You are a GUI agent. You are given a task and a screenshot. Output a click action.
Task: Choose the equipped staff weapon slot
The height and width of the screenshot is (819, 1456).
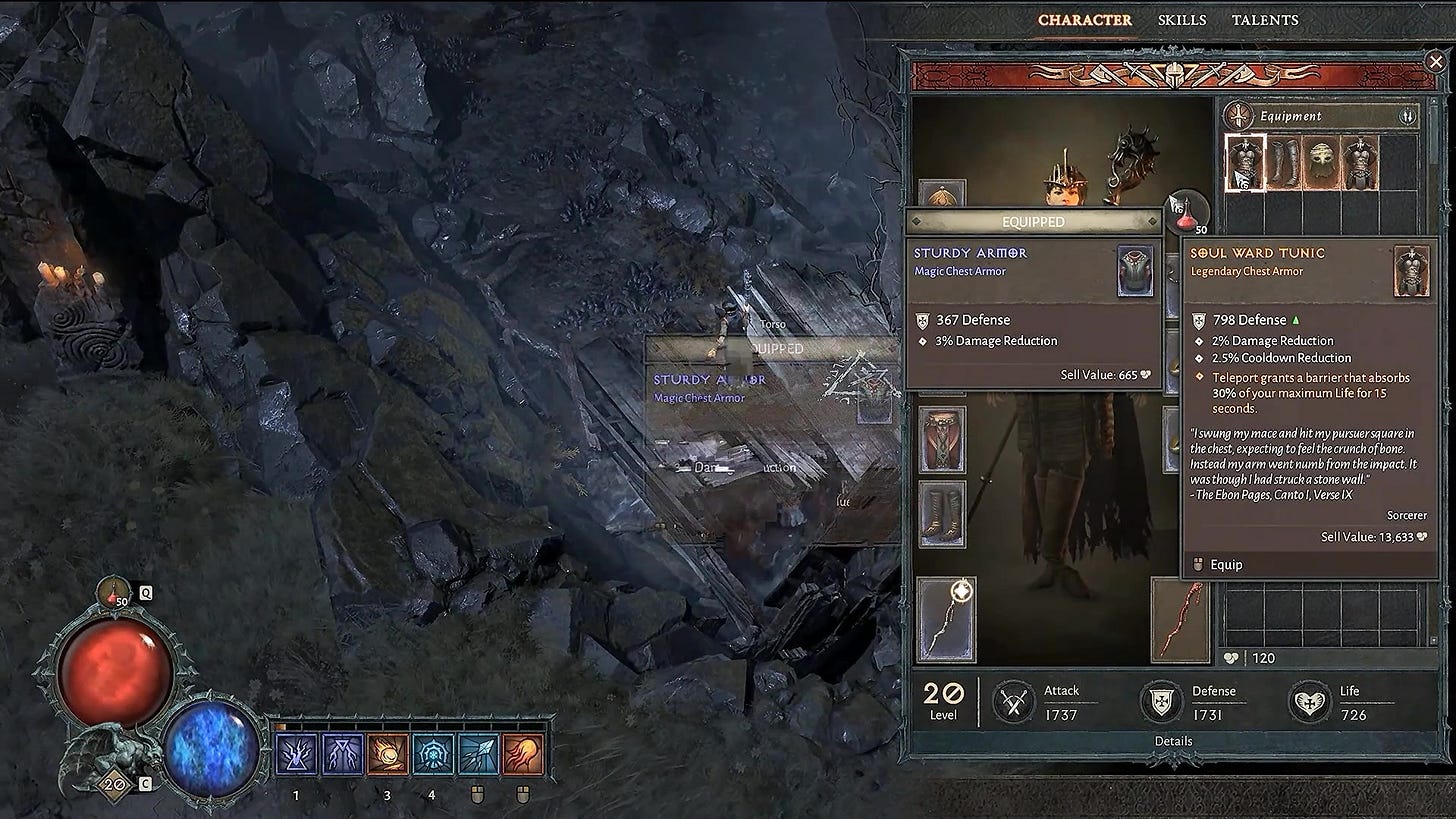[946, 620]
